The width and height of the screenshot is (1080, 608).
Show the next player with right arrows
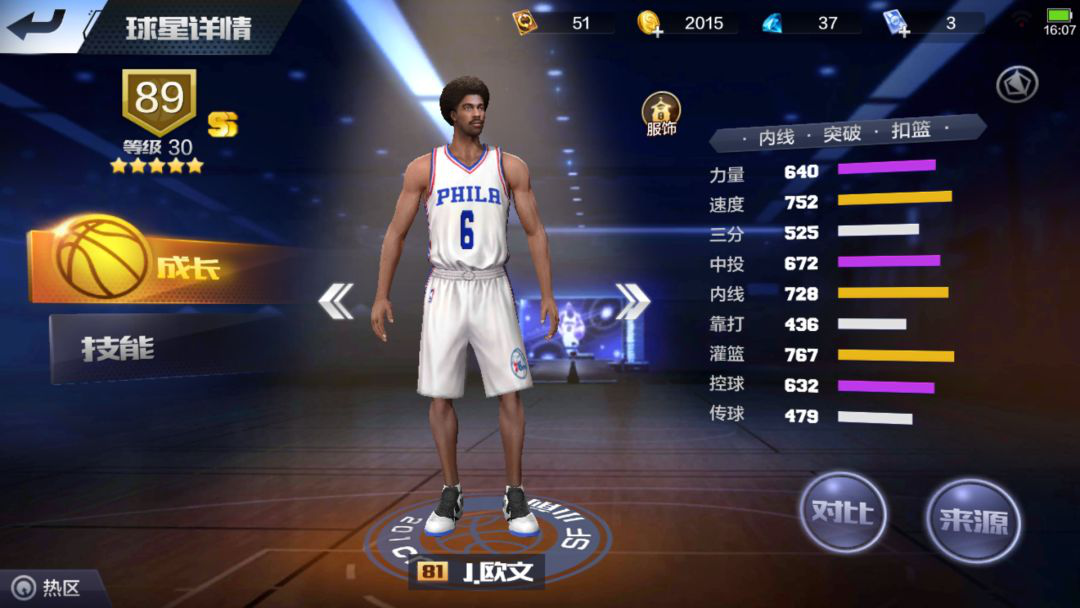point(632,301)
